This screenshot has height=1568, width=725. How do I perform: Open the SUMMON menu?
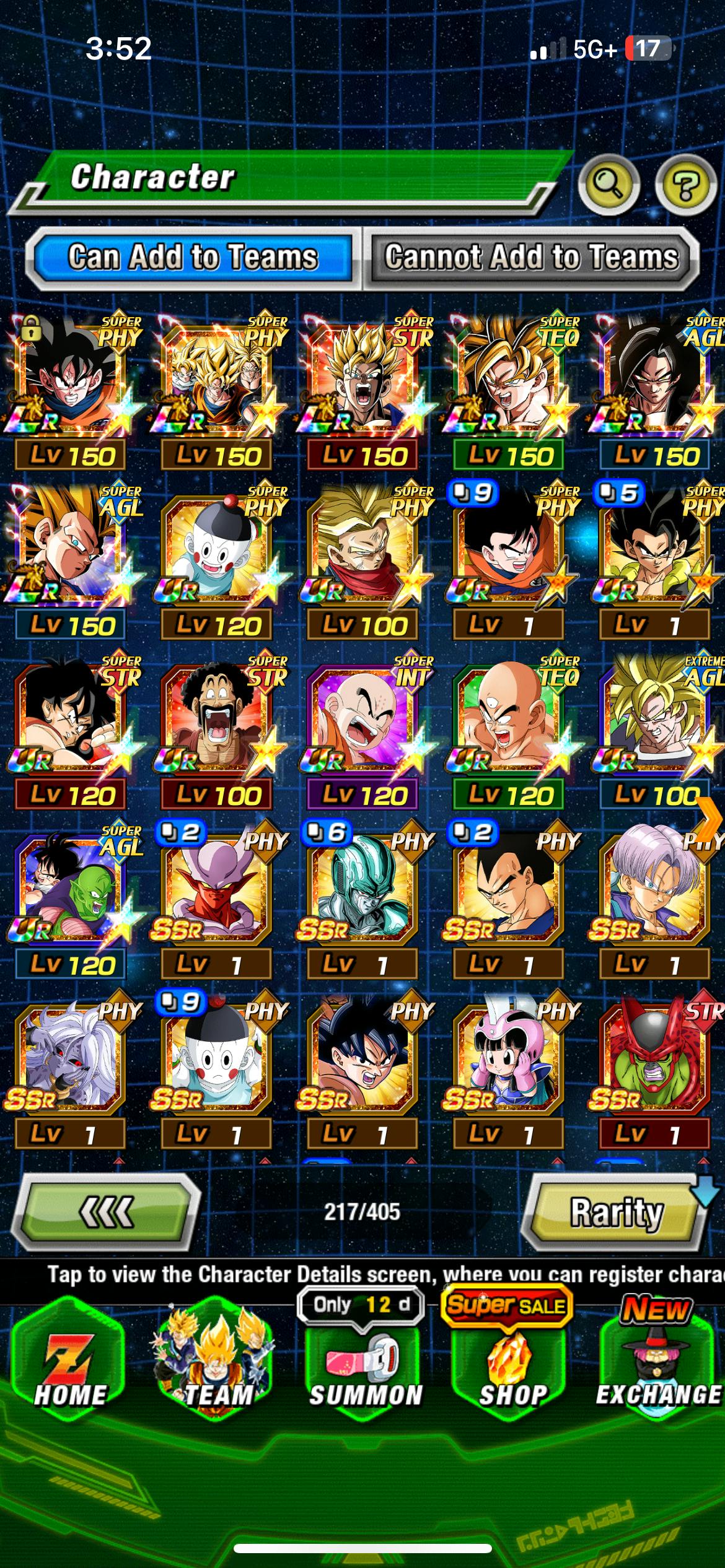coord(366,1362)
